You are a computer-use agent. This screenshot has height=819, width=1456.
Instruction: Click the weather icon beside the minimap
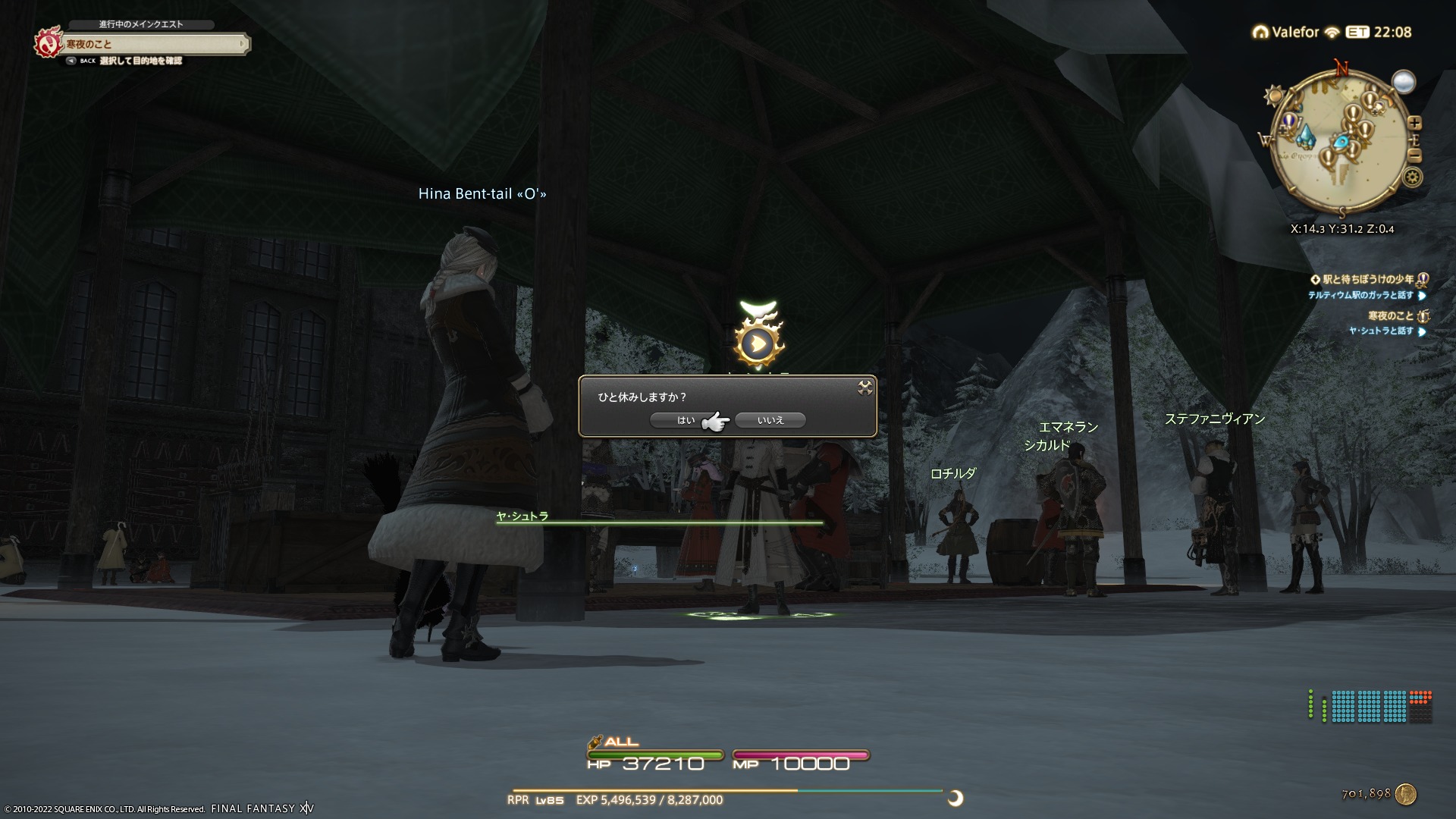click(1404, 81)
